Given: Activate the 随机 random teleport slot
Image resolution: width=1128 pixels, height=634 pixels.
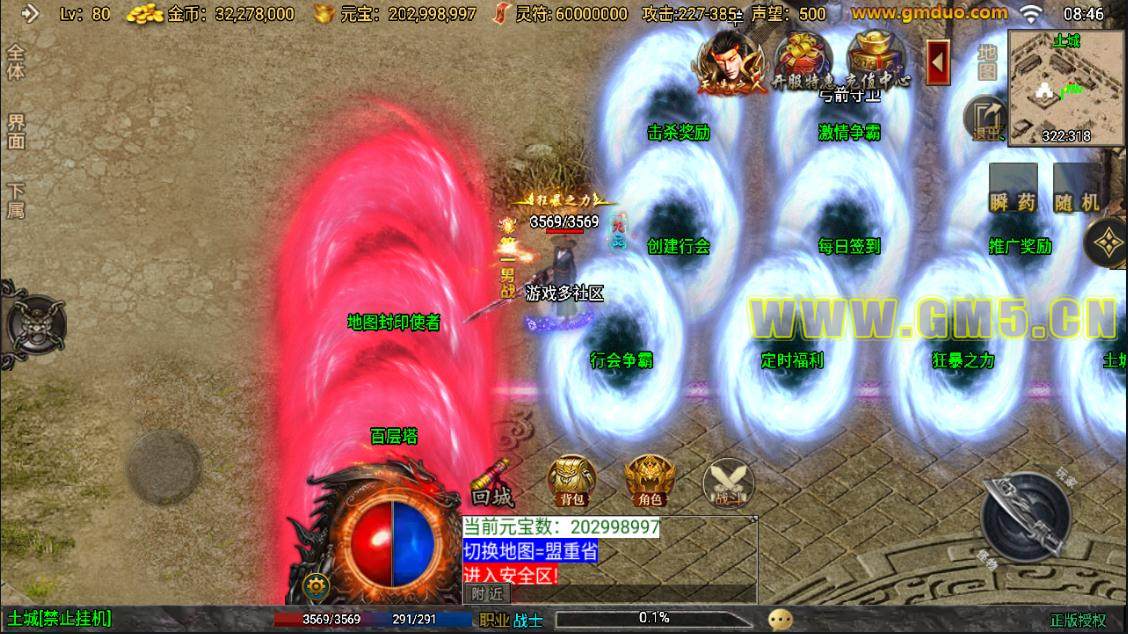Looking at the screenshot, I should (x=1077, y=190).
